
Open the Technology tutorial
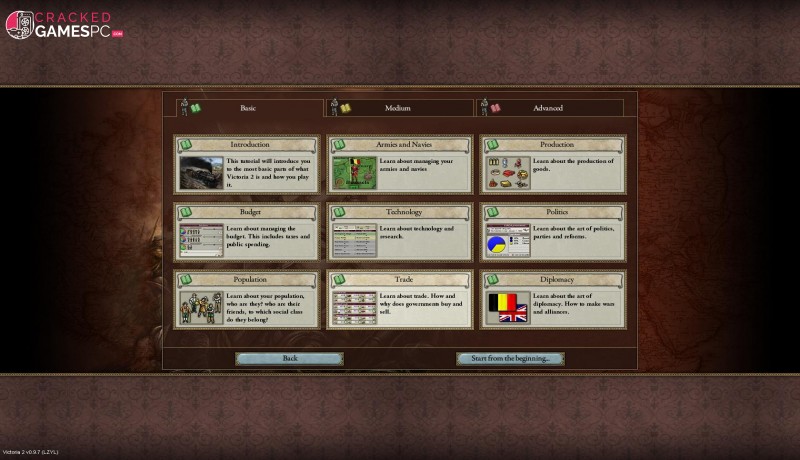[x=400, y=233]
